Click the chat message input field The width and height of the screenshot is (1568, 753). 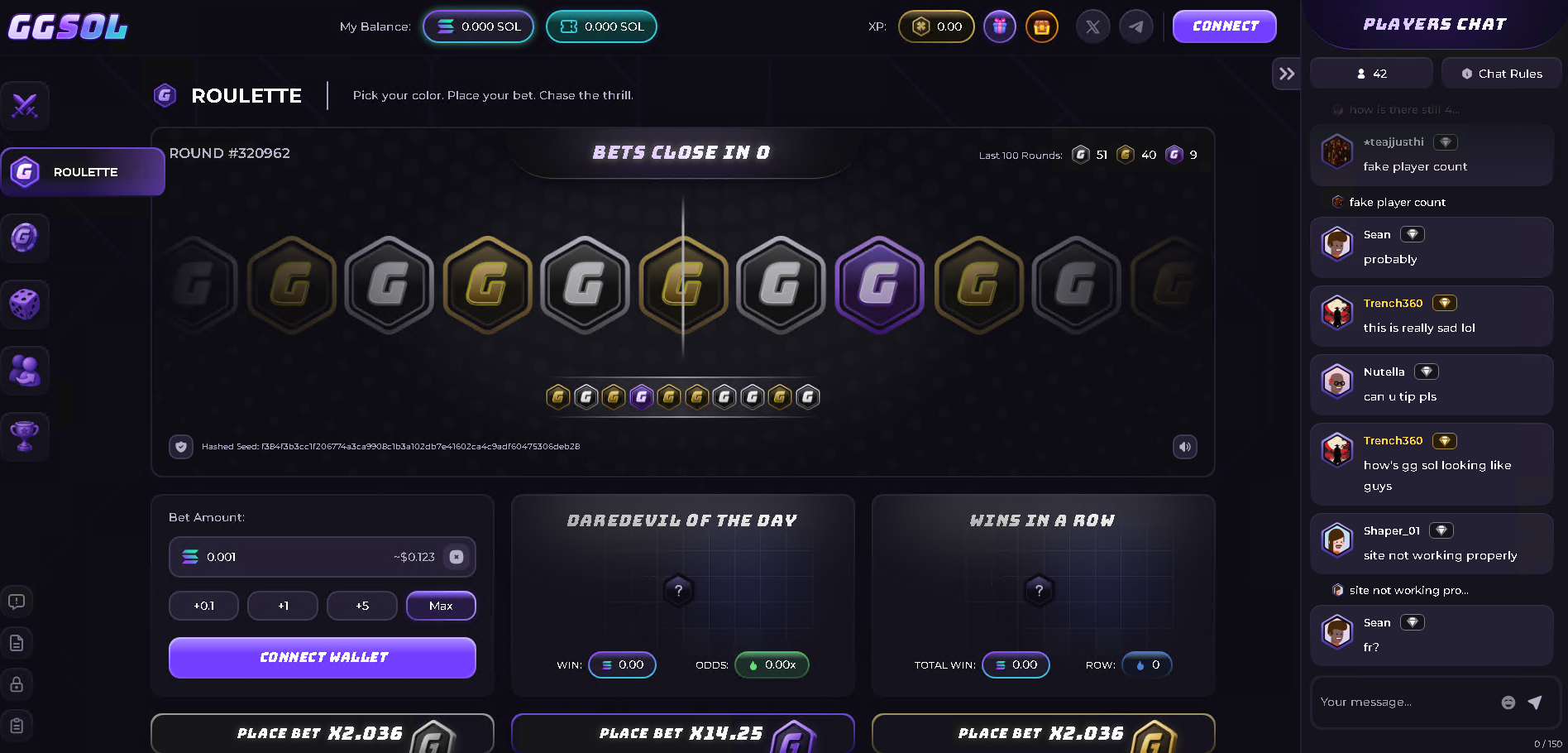point(1406,702)
